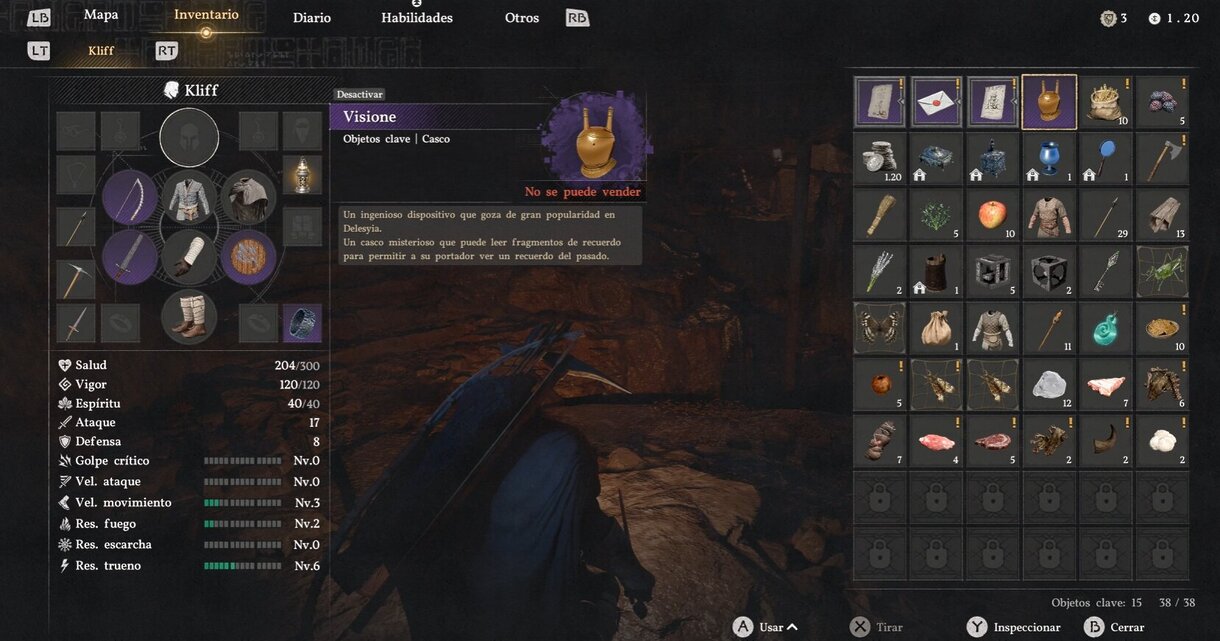This screenshot has width=1220, height=641.
Task: Select the Visione golden helmet slot
Action: [x=1049, y=102]
